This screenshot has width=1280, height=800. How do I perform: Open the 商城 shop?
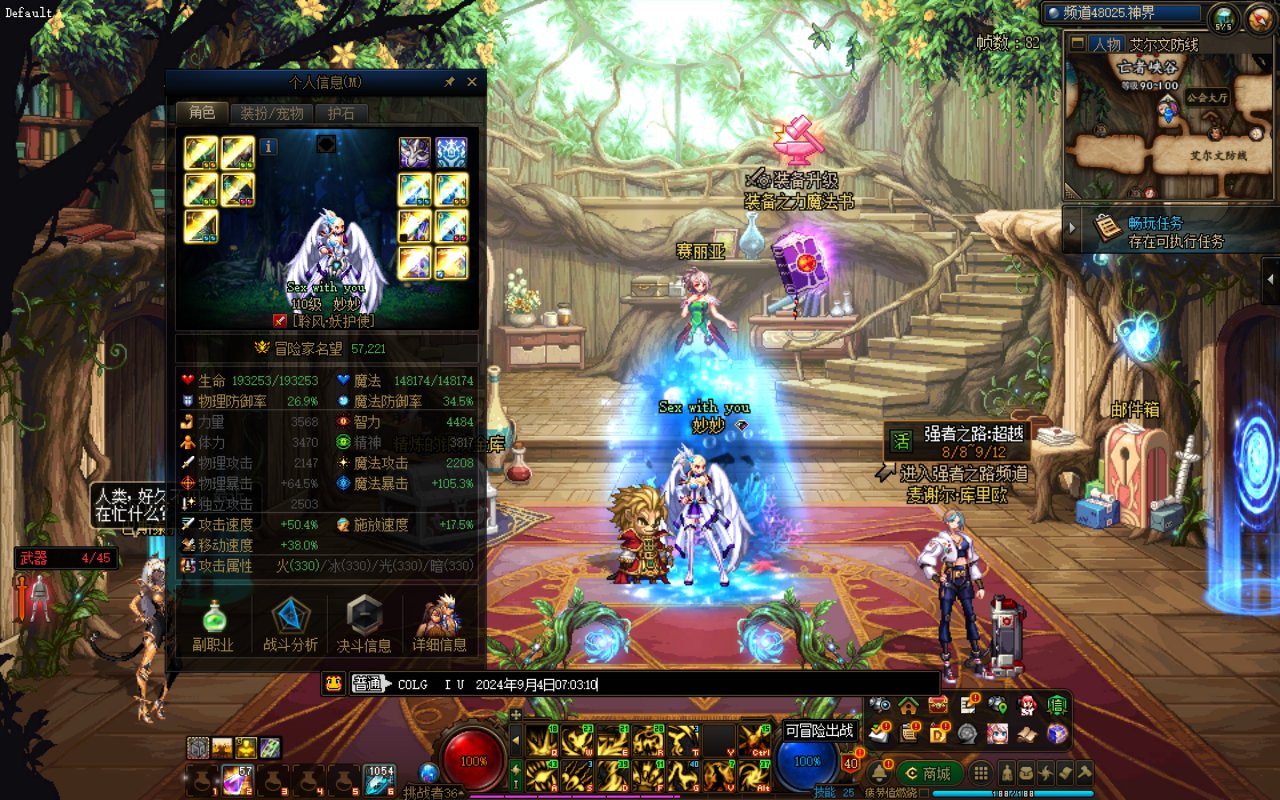pyautogui.click(x=929, y=773)
